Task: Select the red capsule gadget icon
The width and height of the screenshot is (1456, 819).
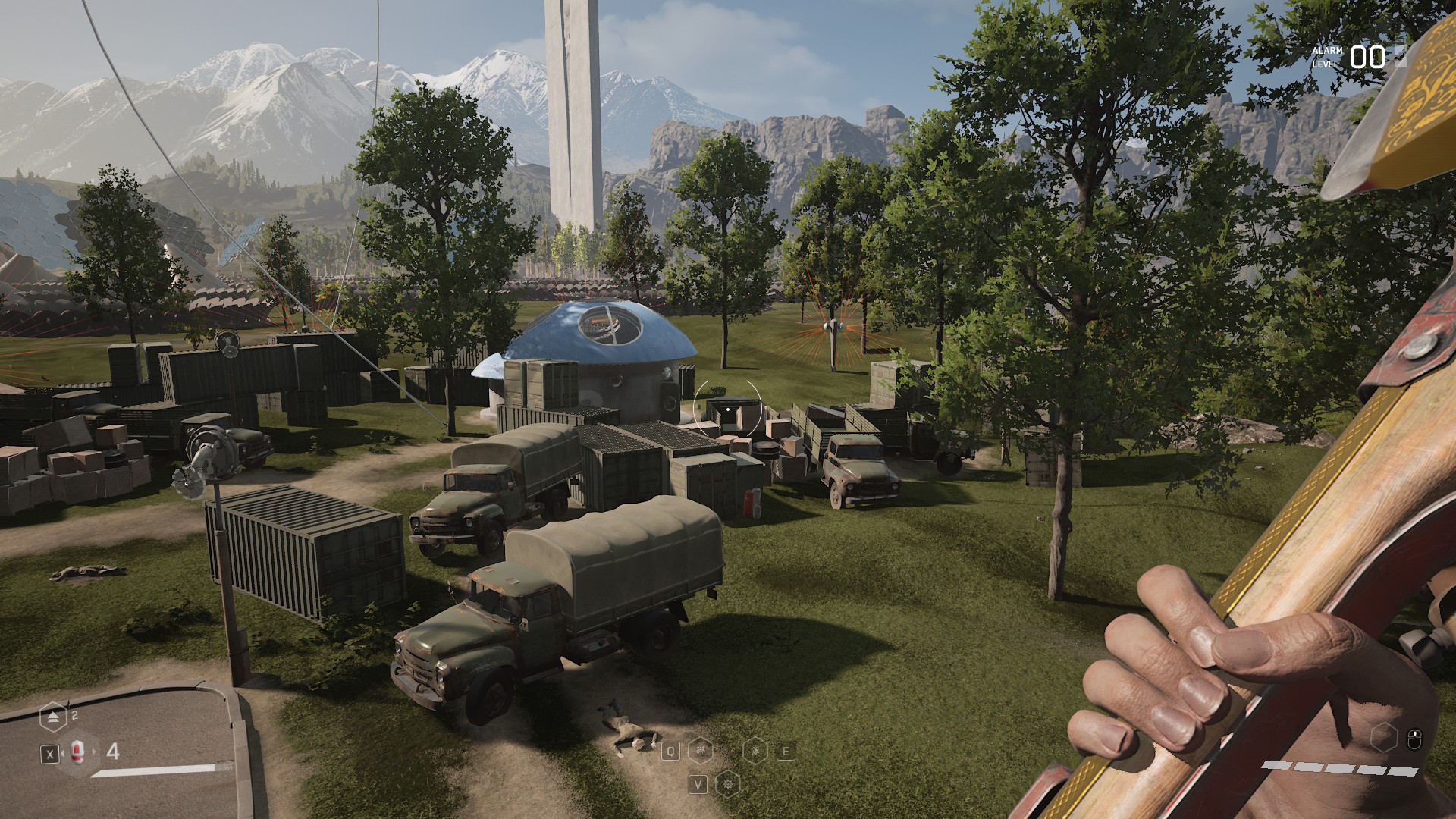Action: pos(77,752)
